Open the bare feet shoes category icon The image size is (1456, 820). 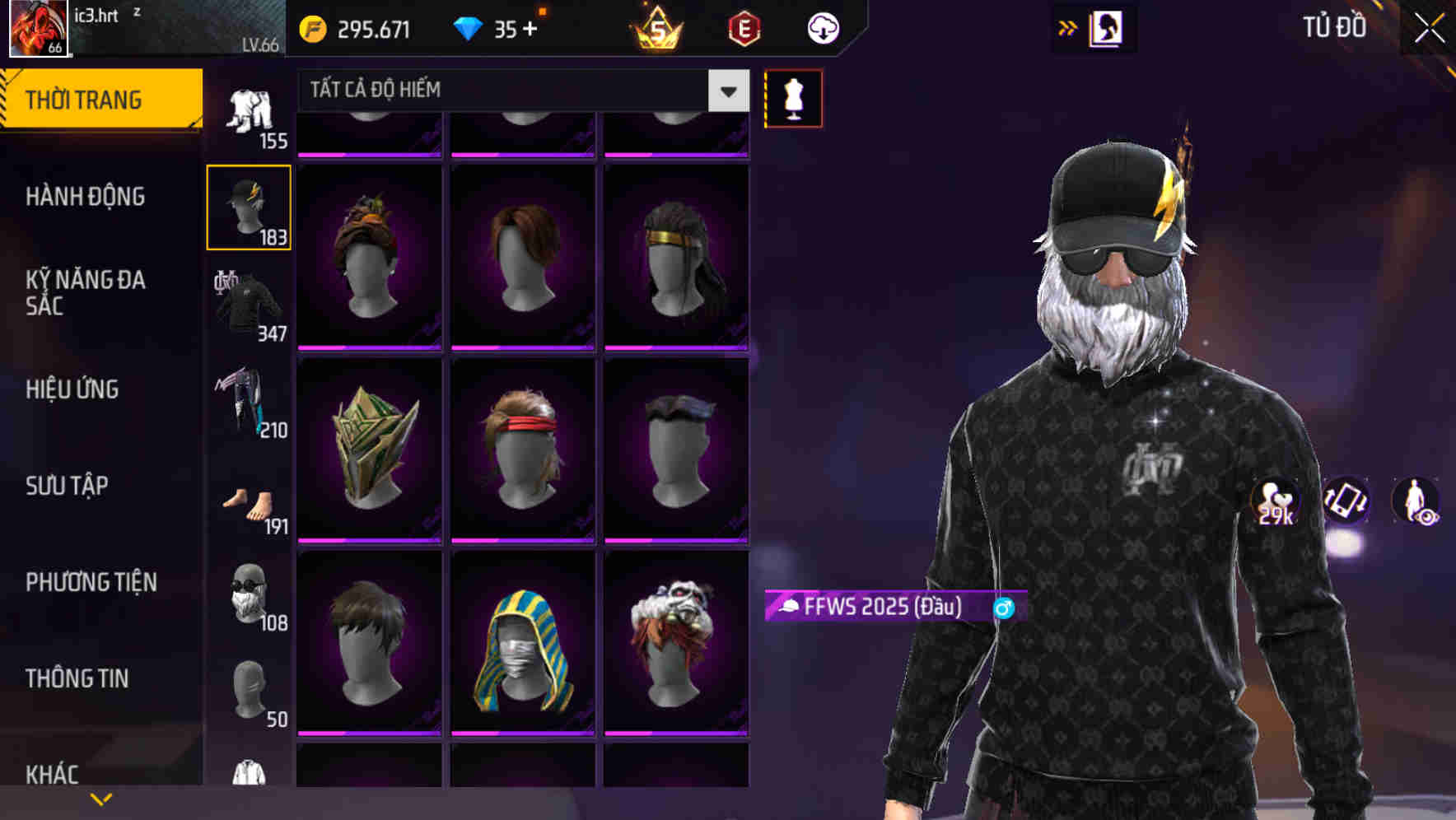(x=249, y=504)
